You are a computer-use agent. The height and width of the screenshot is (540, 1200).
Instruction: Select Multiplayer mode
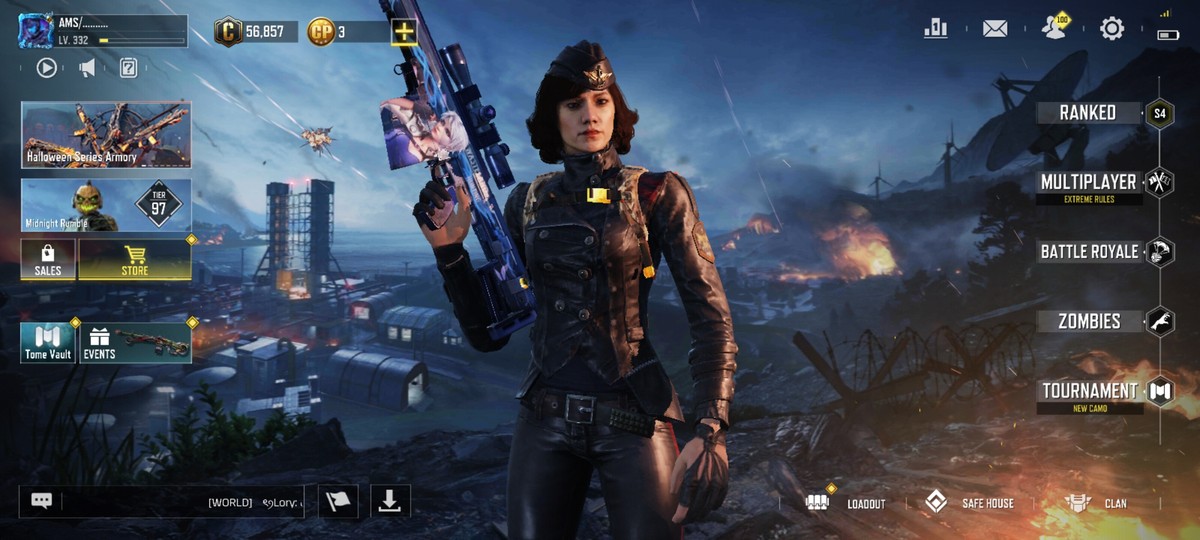tap(1088, 183)
